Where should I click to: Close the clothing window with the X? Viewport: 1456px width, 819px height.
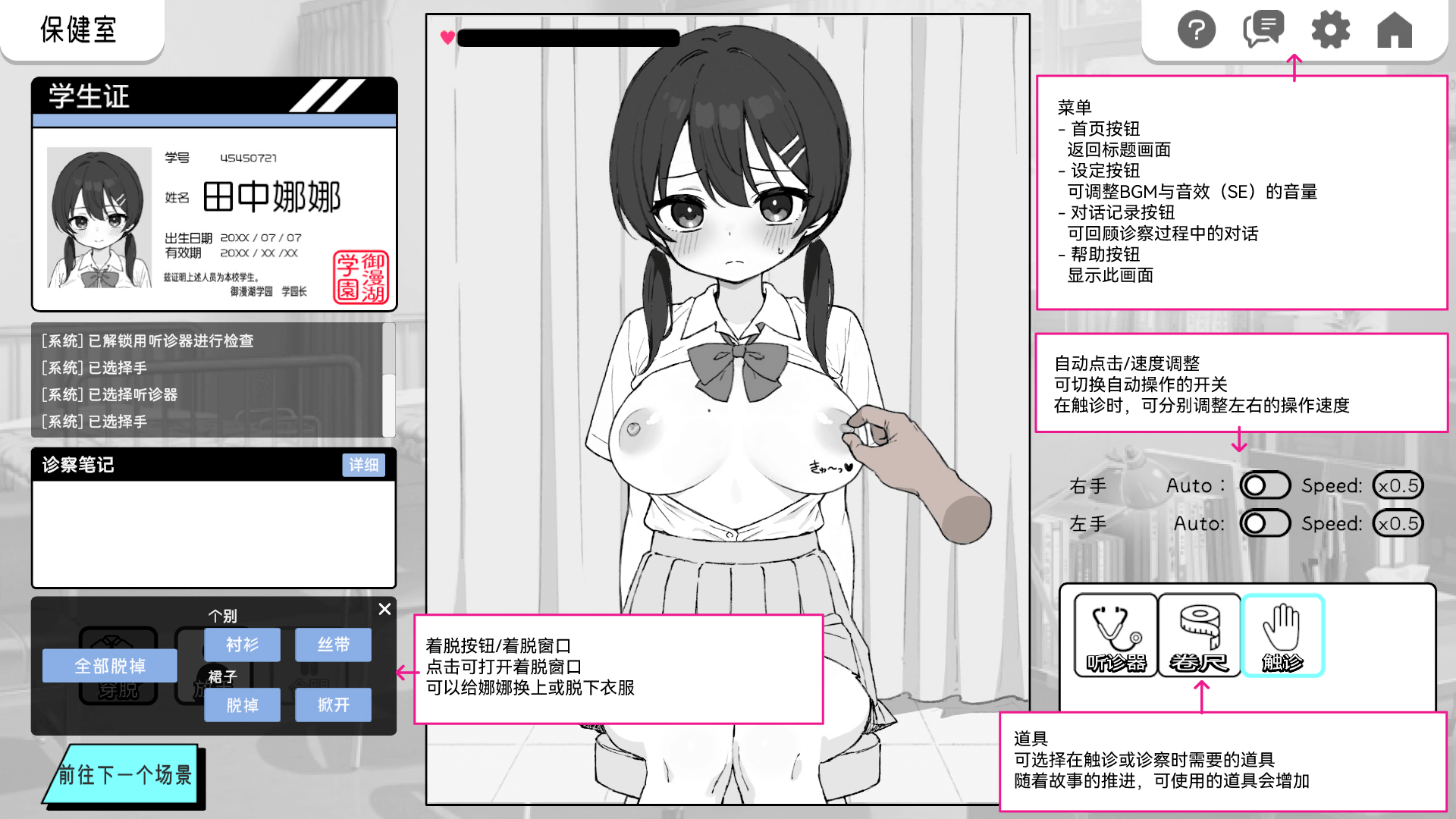384,609
